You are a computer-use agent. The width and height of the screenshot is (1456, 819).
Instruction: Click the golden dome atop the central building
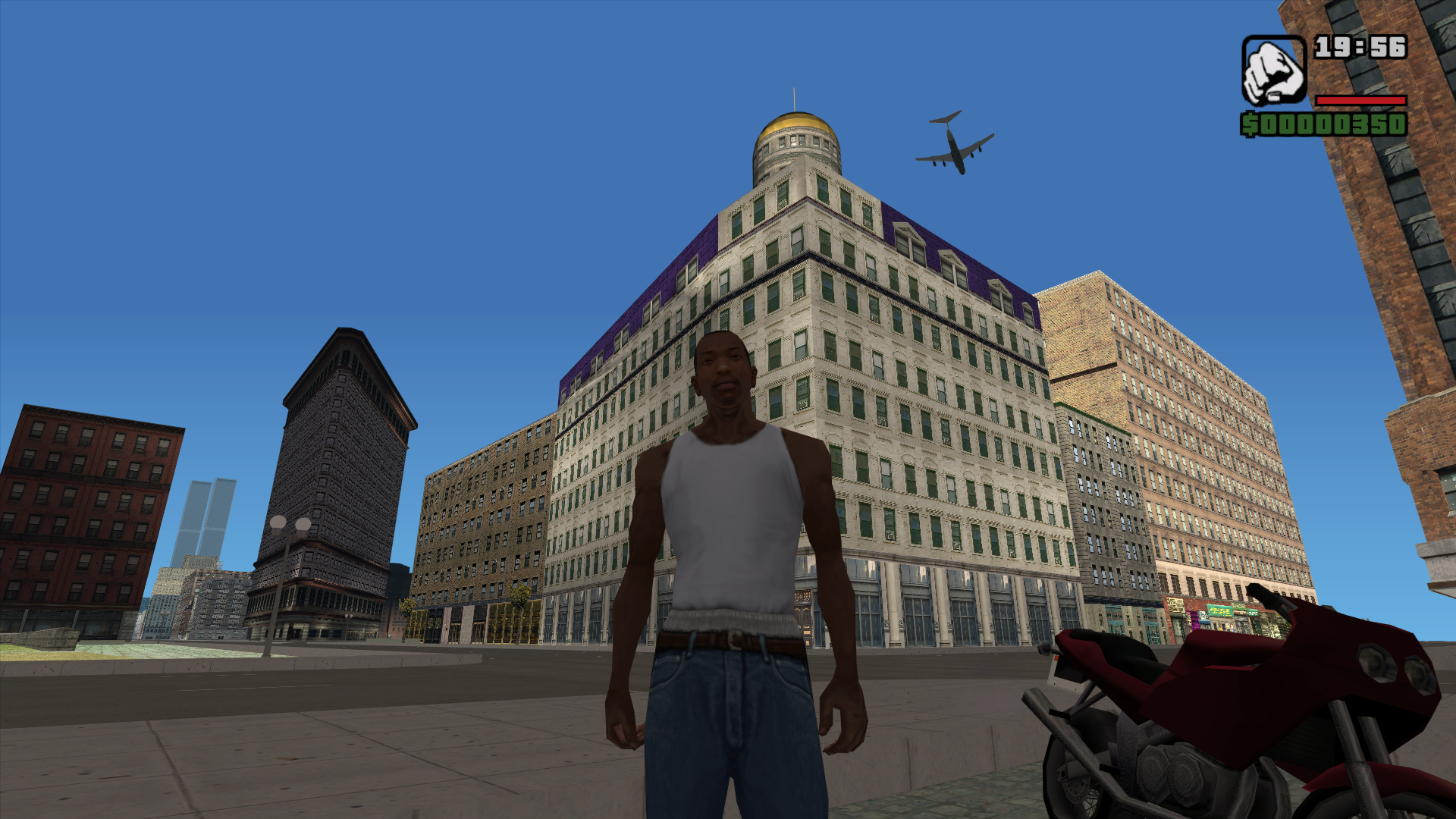click(x=795, y=121)
